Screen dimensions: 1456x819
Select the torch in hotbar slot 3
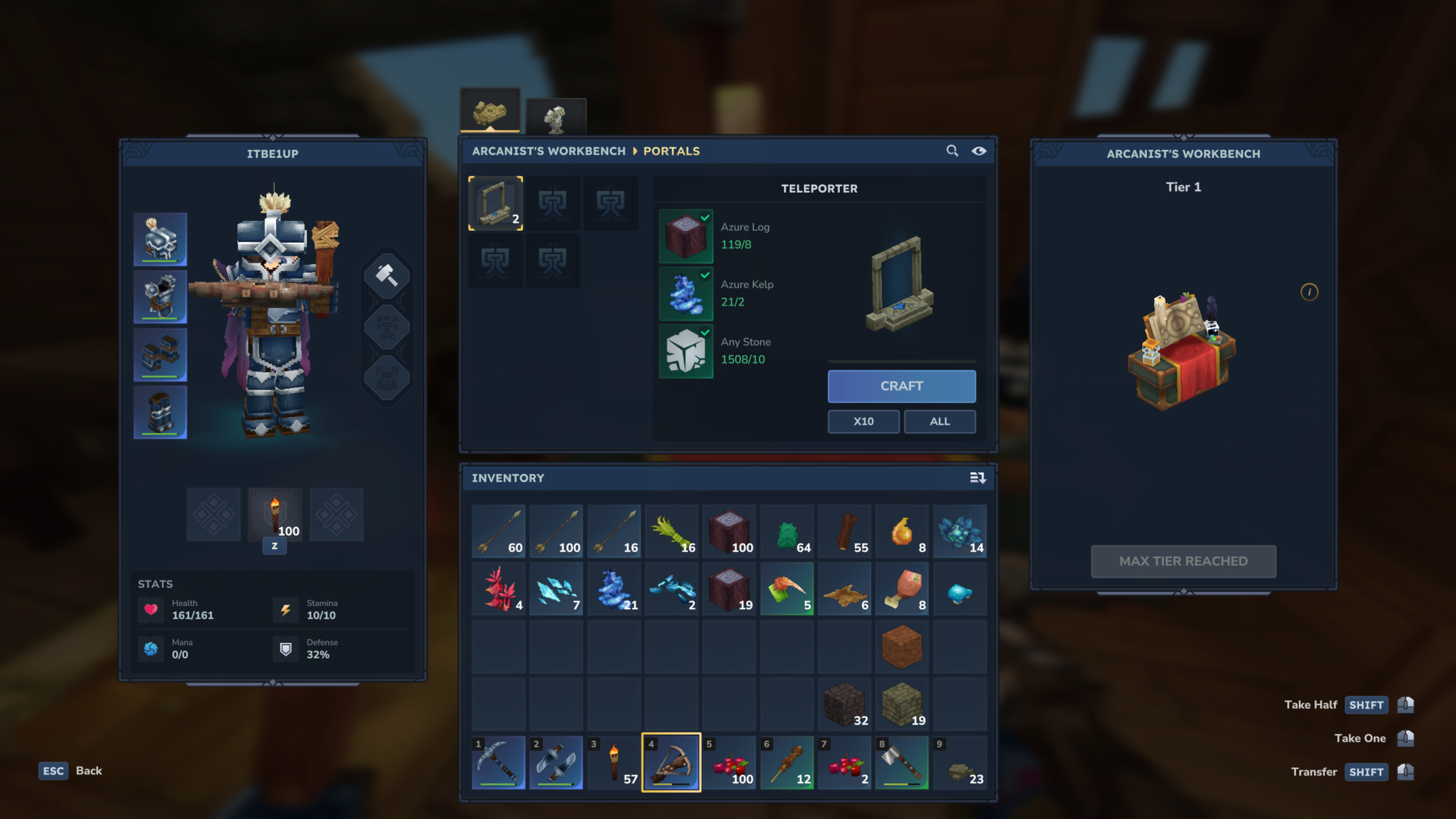(614, 762)
